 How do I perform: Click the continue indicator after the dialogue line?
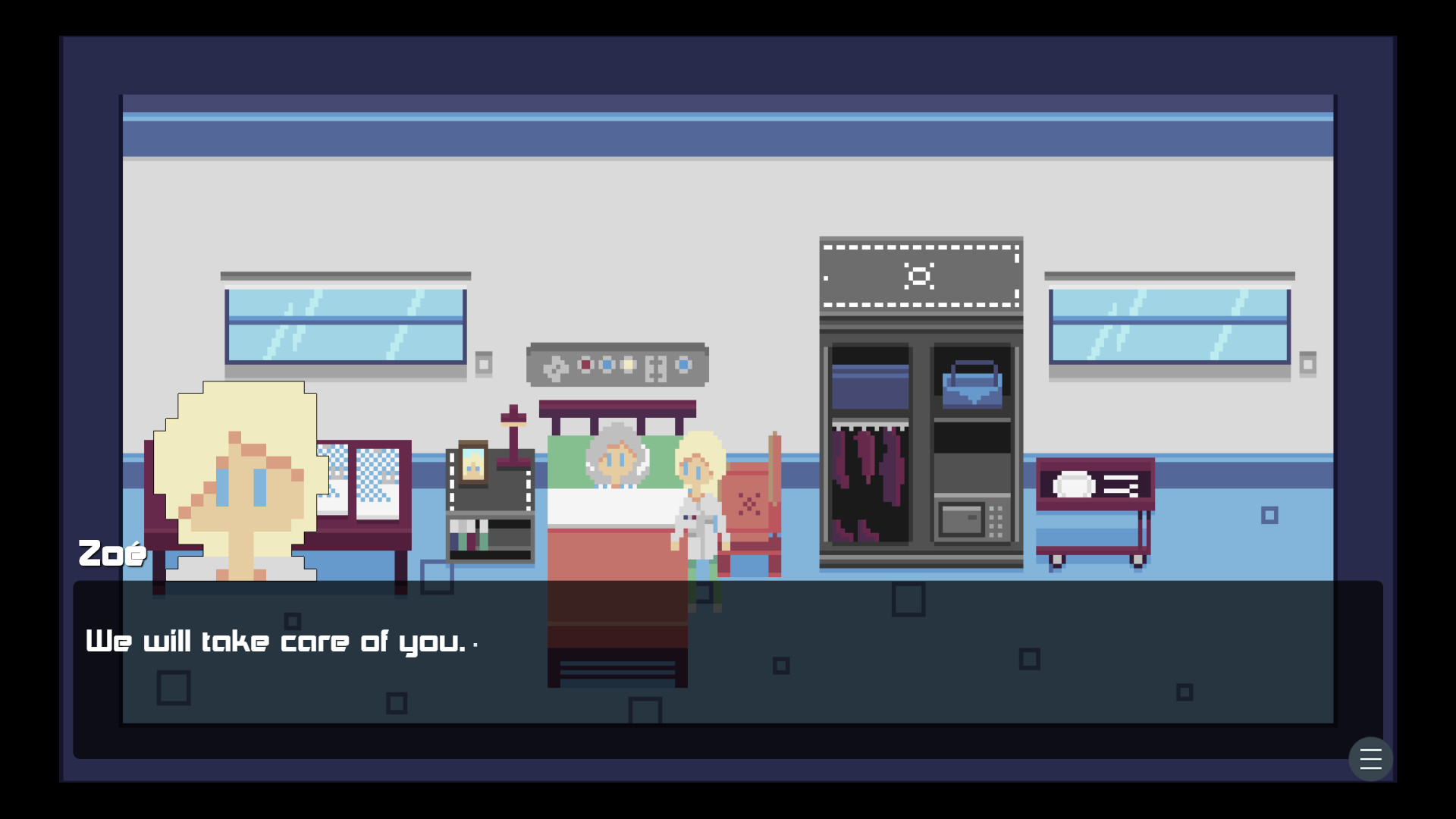[x=476, y=645]
